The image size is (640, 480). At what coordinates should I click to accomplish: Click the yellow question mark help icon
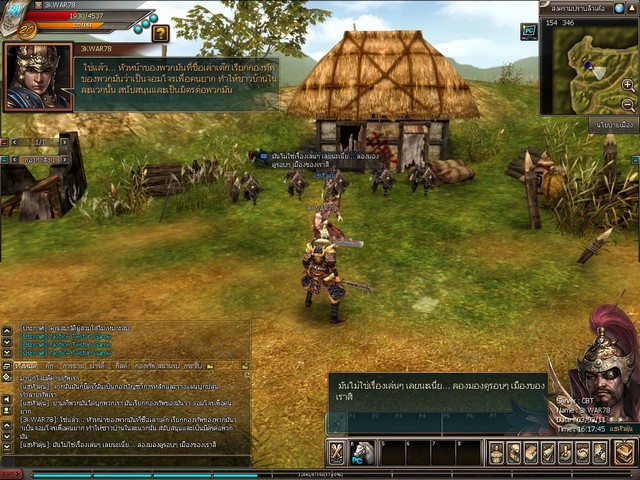pyautogui.click(x=160, y=33)
